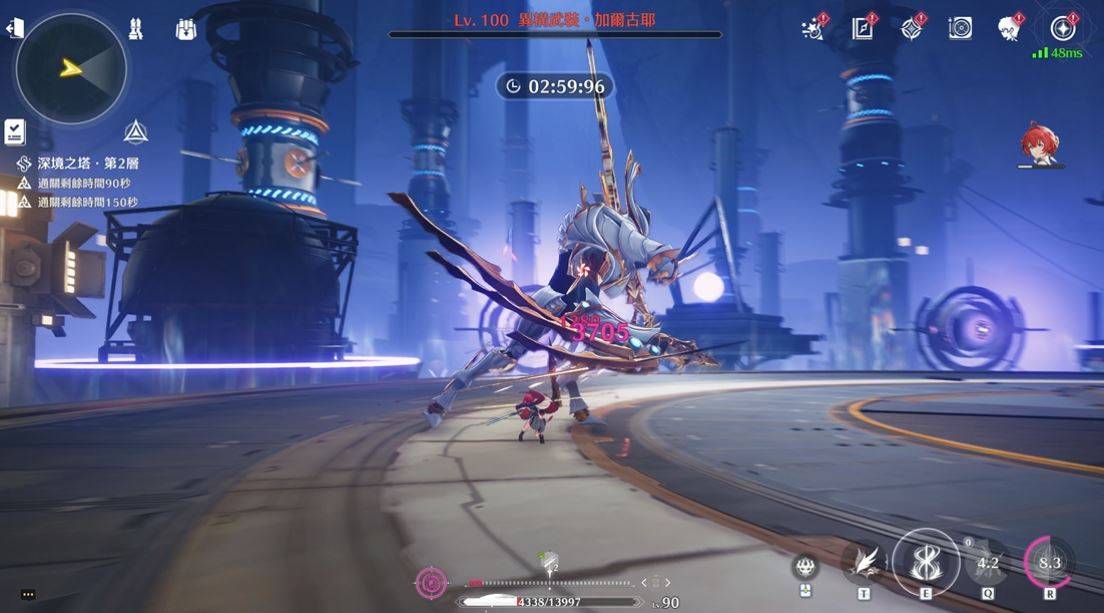Activate the Q skill on cooldown
Viewport: 1104px width, 613px height.
987,563
